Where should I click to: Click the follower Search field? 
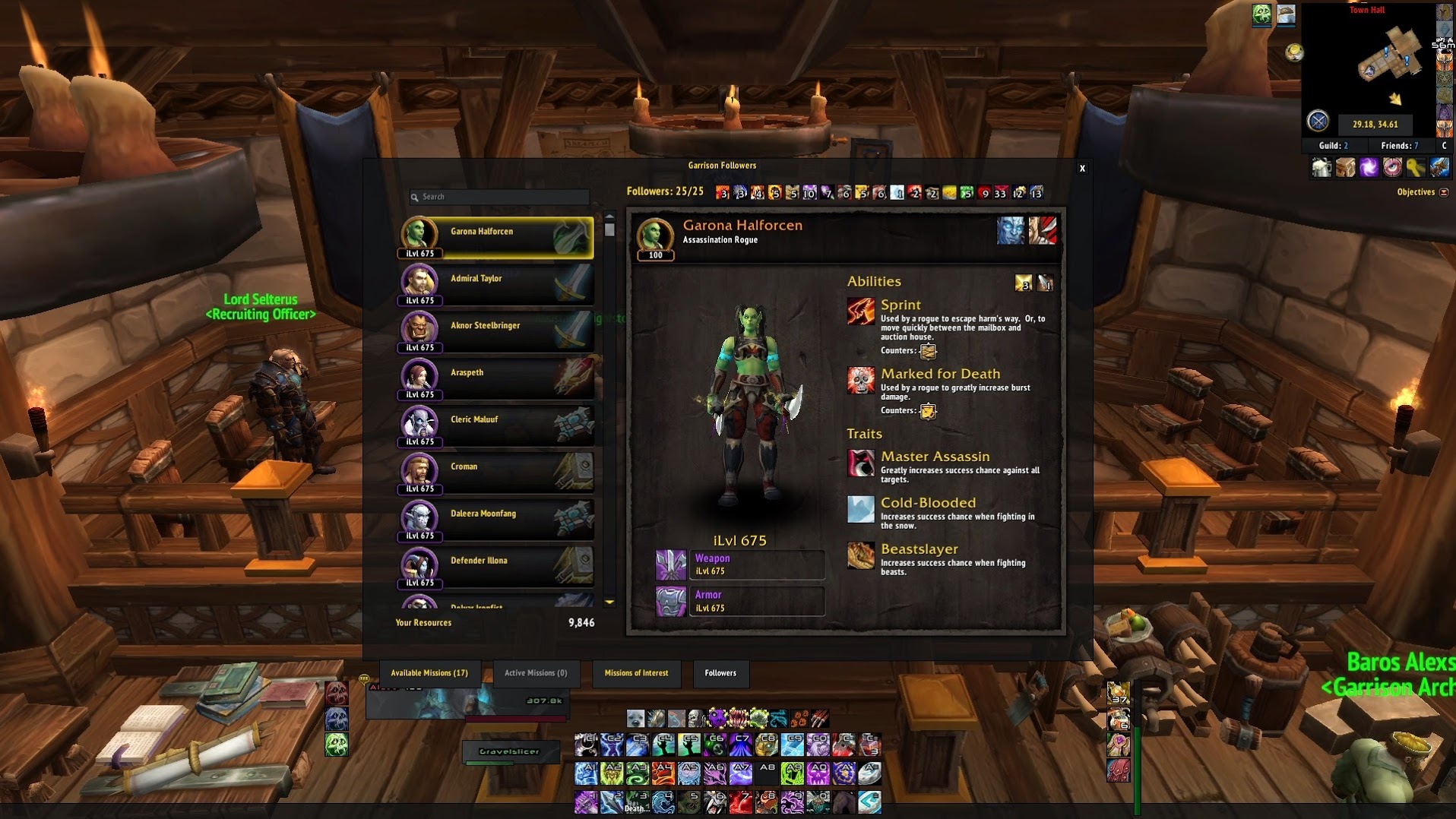pos(502,197)
